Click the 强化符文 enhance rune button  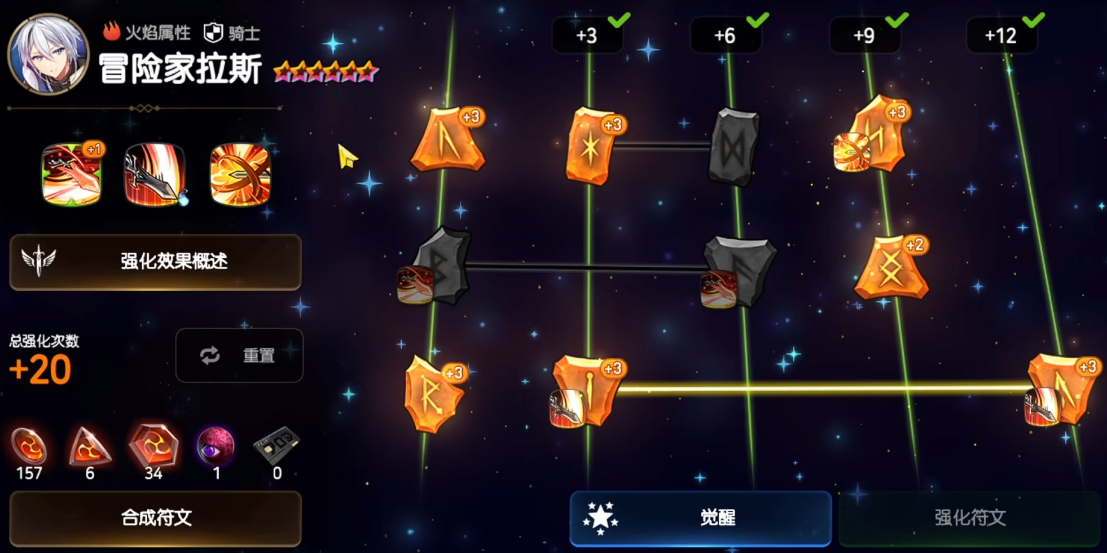(x=969, y=518)
